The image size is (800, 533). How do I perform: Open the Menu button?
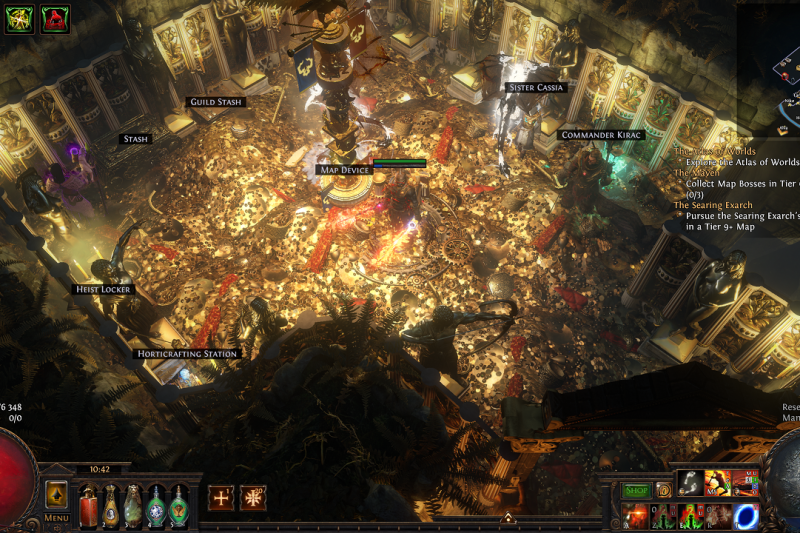(56, 518)
